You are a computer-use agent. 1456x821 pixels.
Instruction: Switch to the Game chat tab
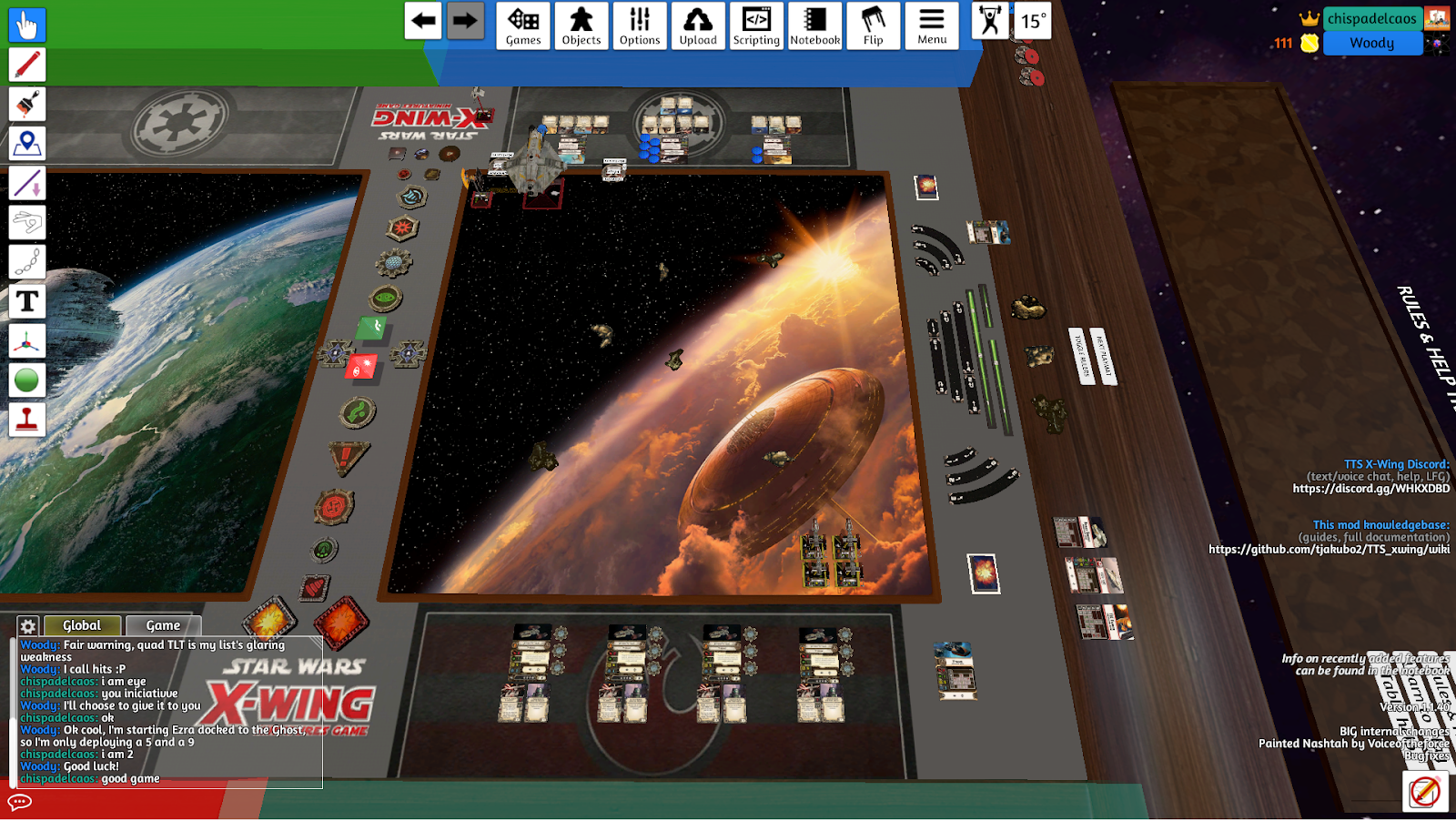163,625
